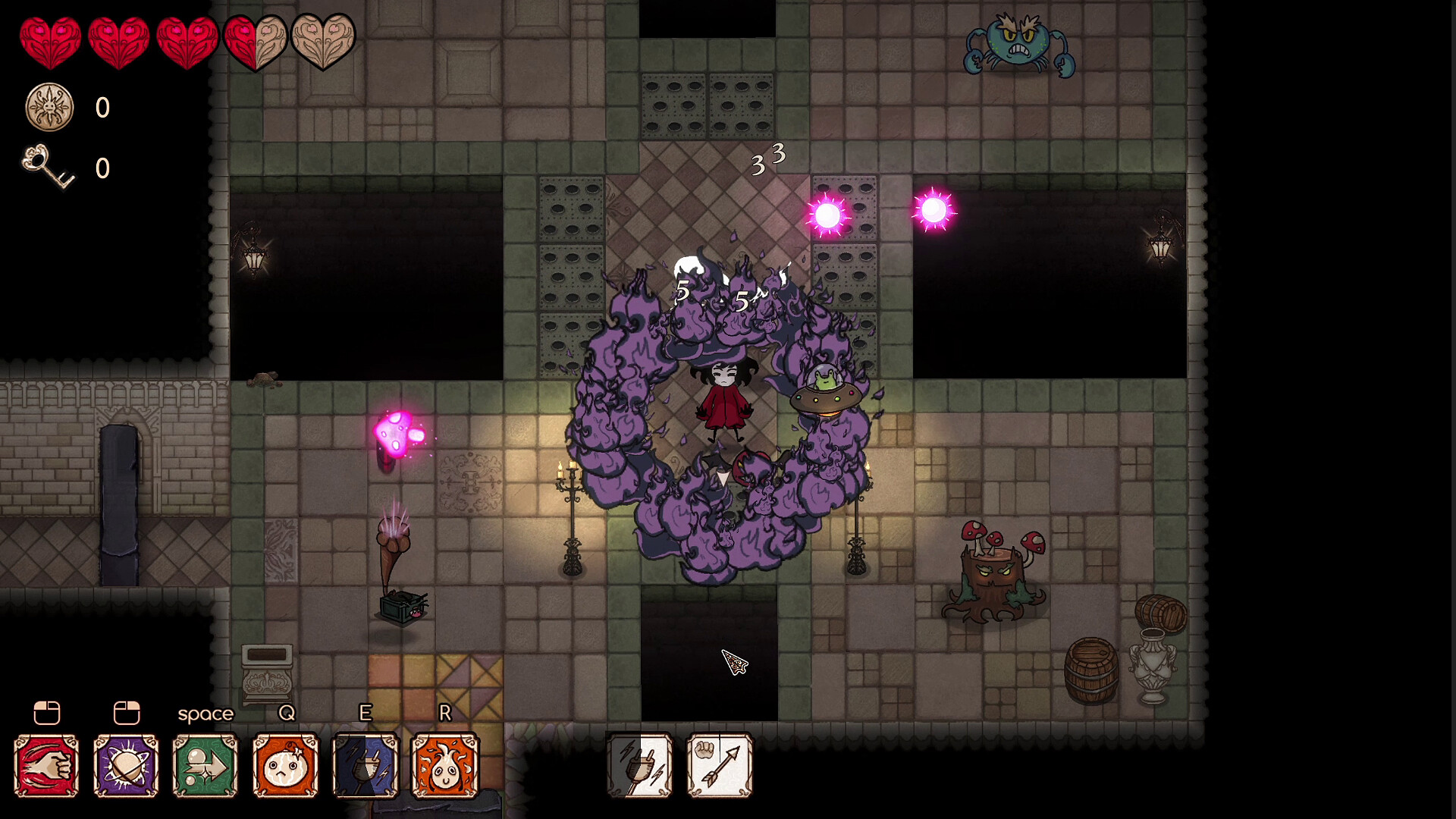Fire the orange fire spirit skill on R
This screenshot has height=819, width=1456.
point(445,766)
